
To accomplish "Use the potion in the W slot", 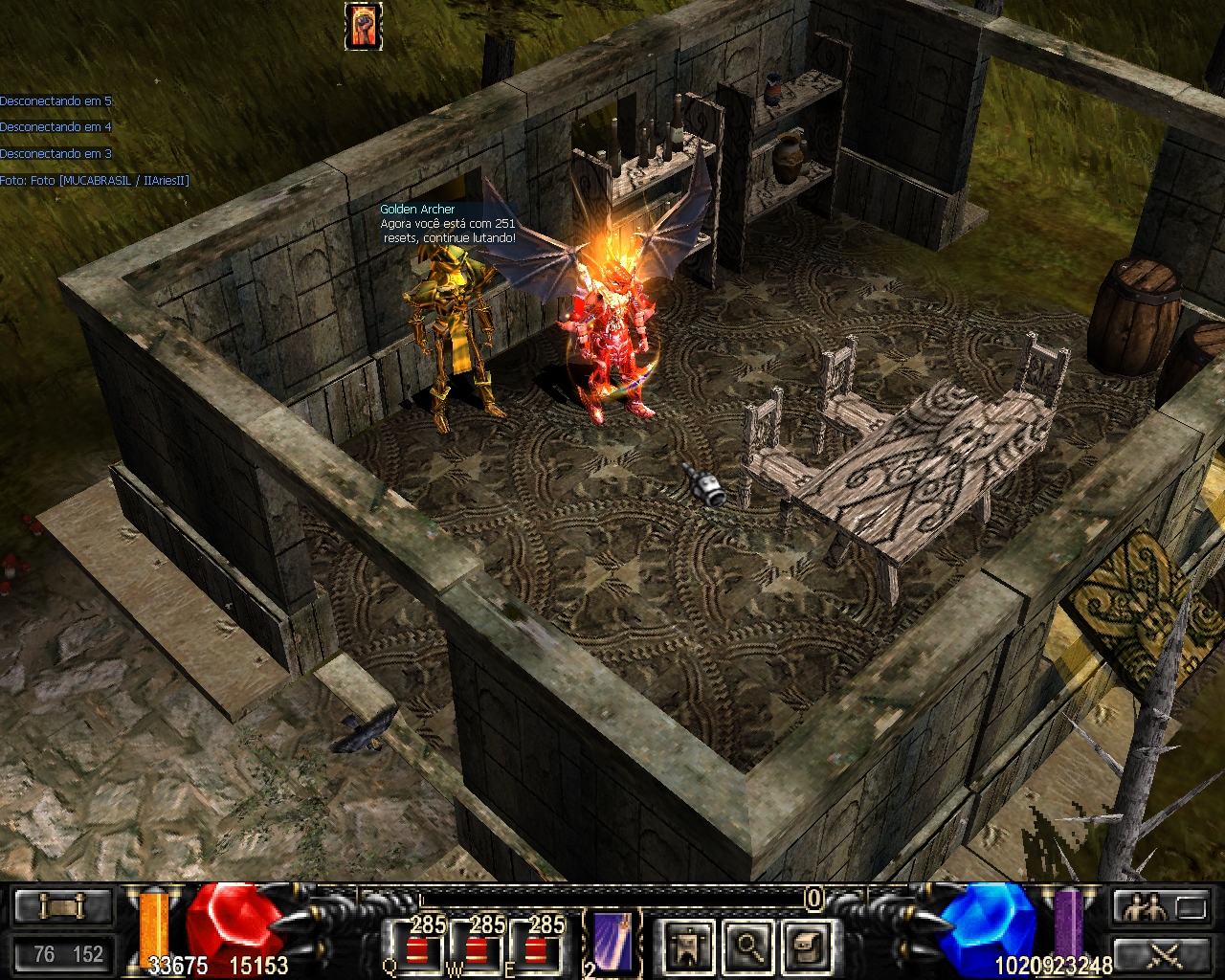I will point(475,946).
